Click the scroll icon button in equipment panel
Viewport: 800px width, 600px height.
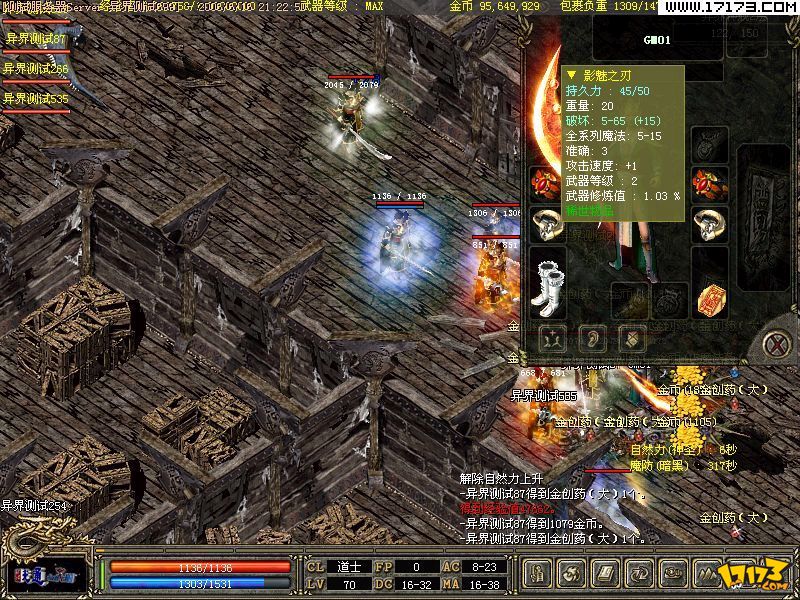(x=631, y=340)
